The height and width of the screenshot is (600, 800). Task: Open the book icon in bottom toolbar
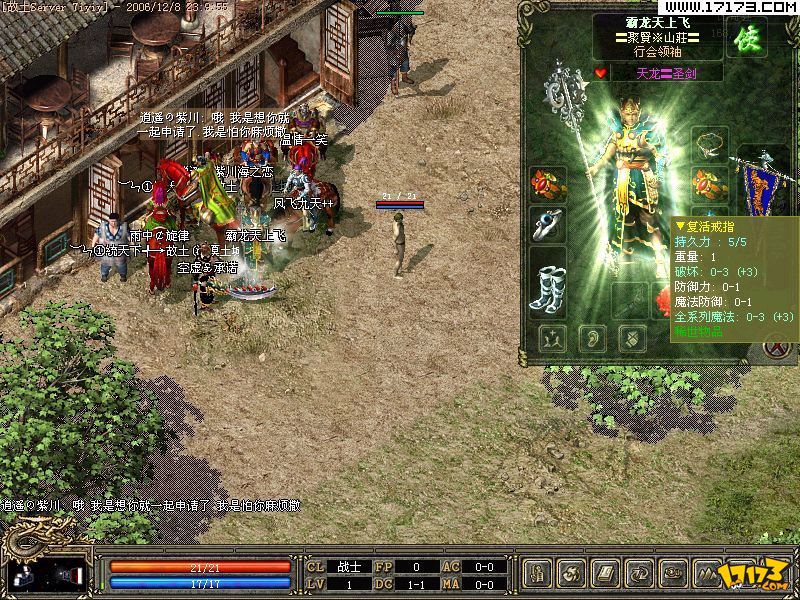(605, 573)
